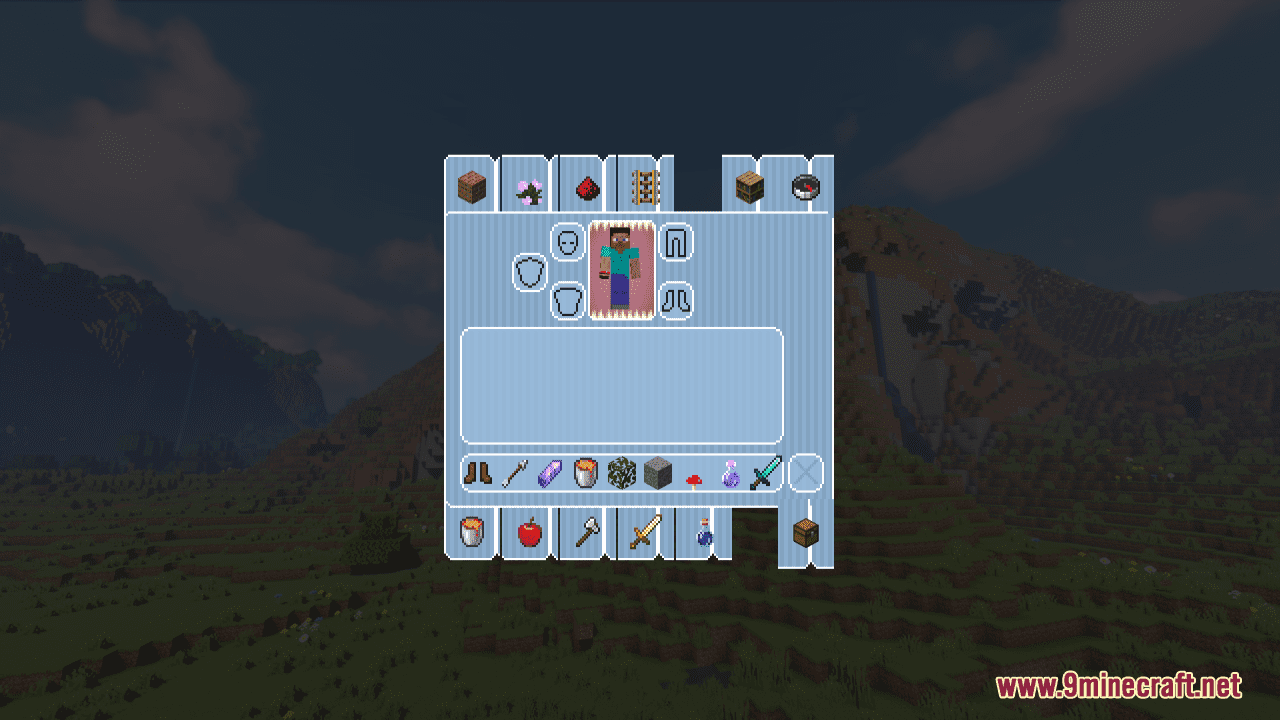Click the destroy item X button

[x=804, y=474]
